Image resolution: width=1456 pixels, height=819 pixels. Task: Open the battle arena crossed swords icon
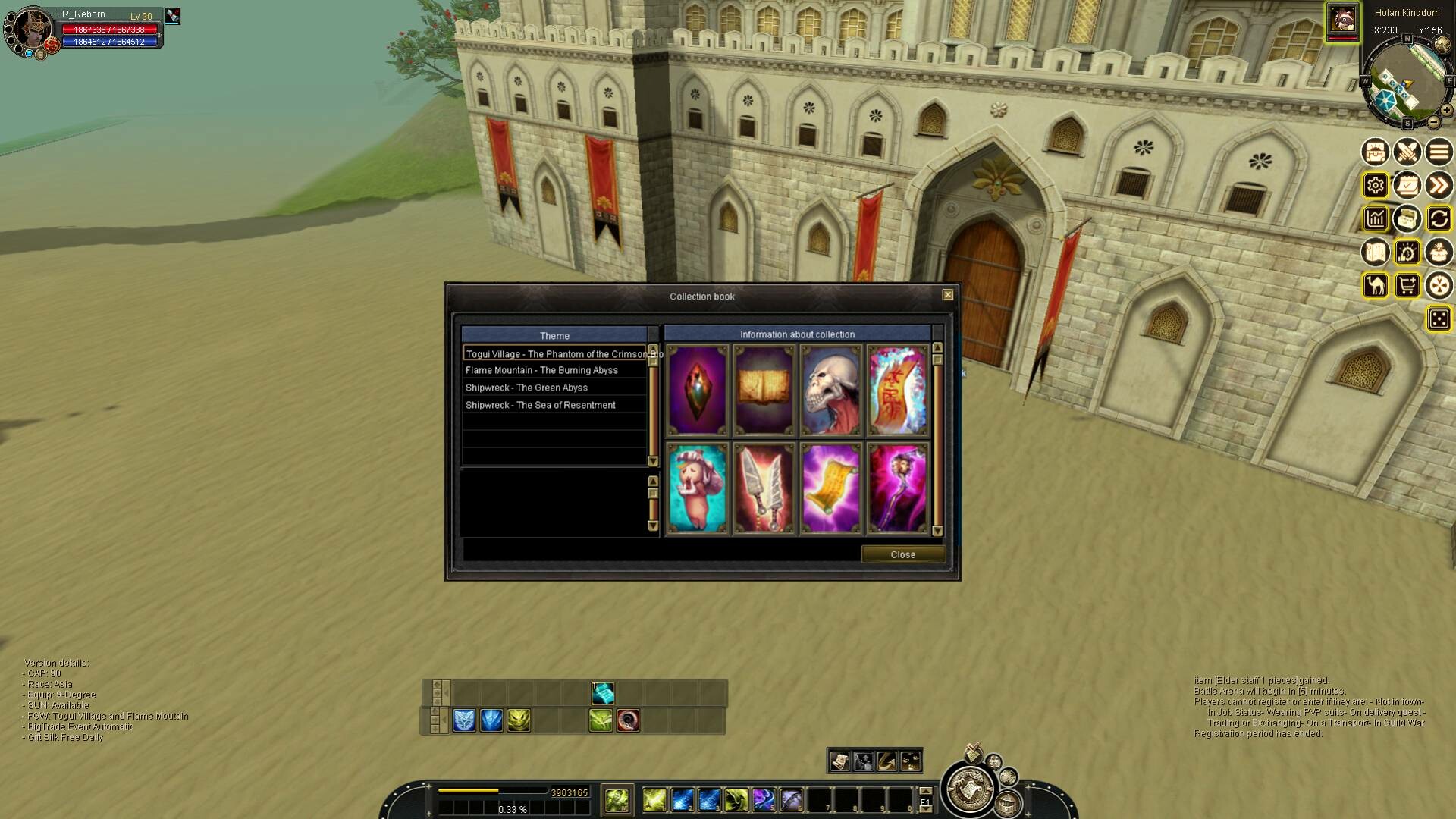click(x=1407, y=152)
